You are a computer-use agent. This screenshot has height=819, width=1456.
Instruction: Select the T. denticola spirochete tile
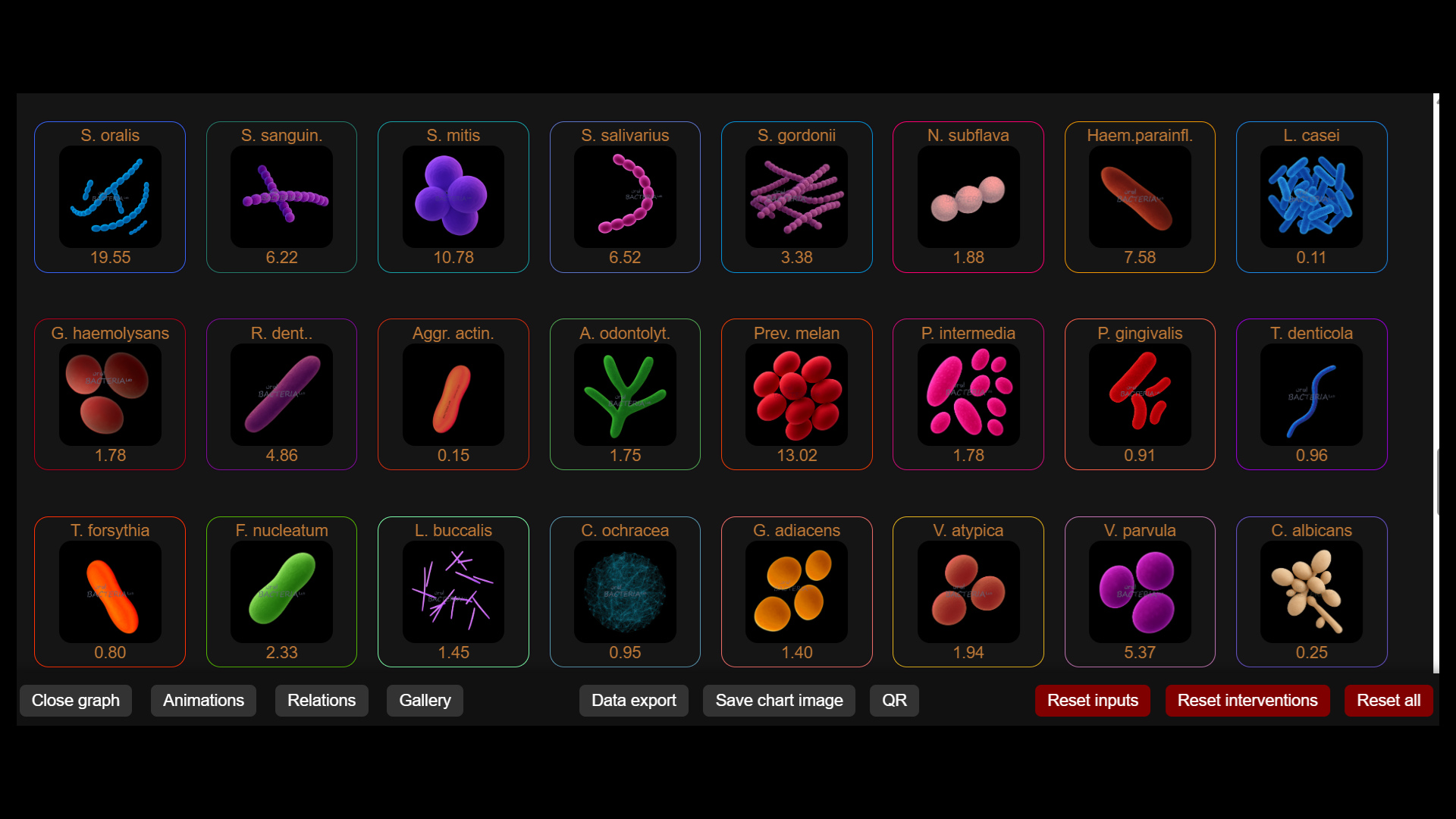pos(1312,394)
